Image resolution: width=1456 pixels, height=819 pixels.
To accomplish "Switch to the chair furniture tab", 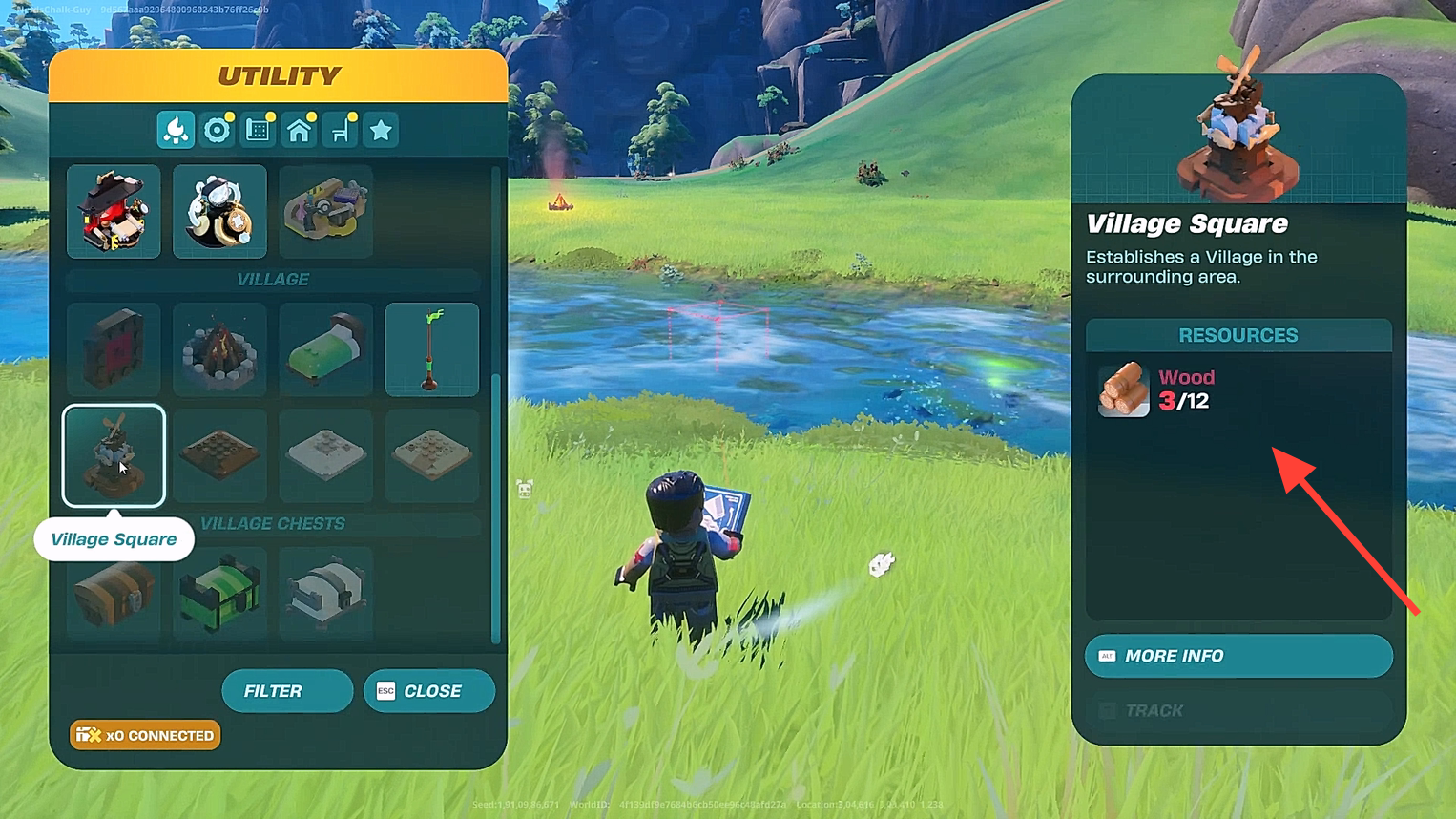I will tap(341, 130).
